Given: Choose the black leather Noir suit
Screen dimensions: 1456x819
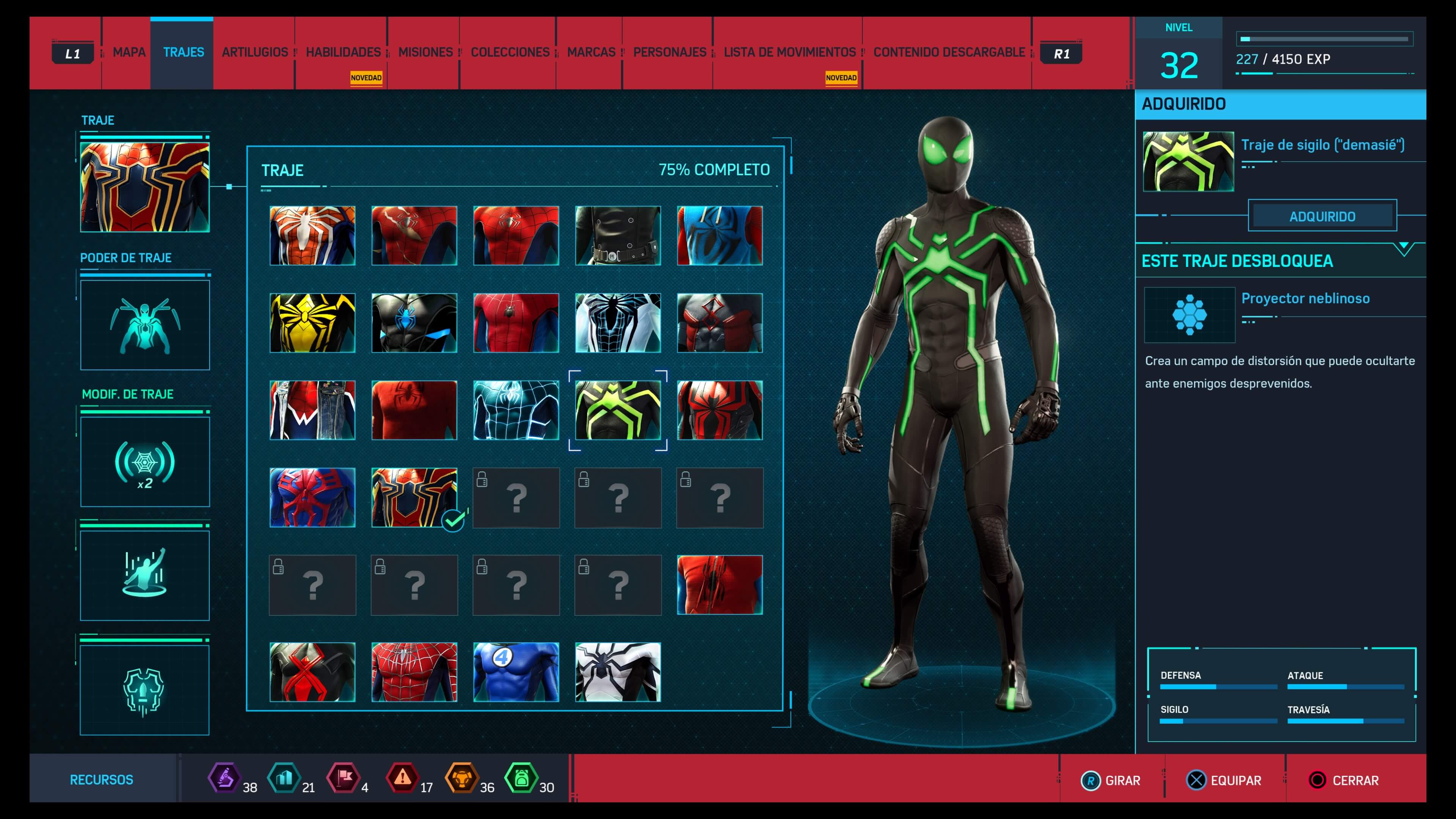Looking at the screenshot, I should click(x=618, y=236).
